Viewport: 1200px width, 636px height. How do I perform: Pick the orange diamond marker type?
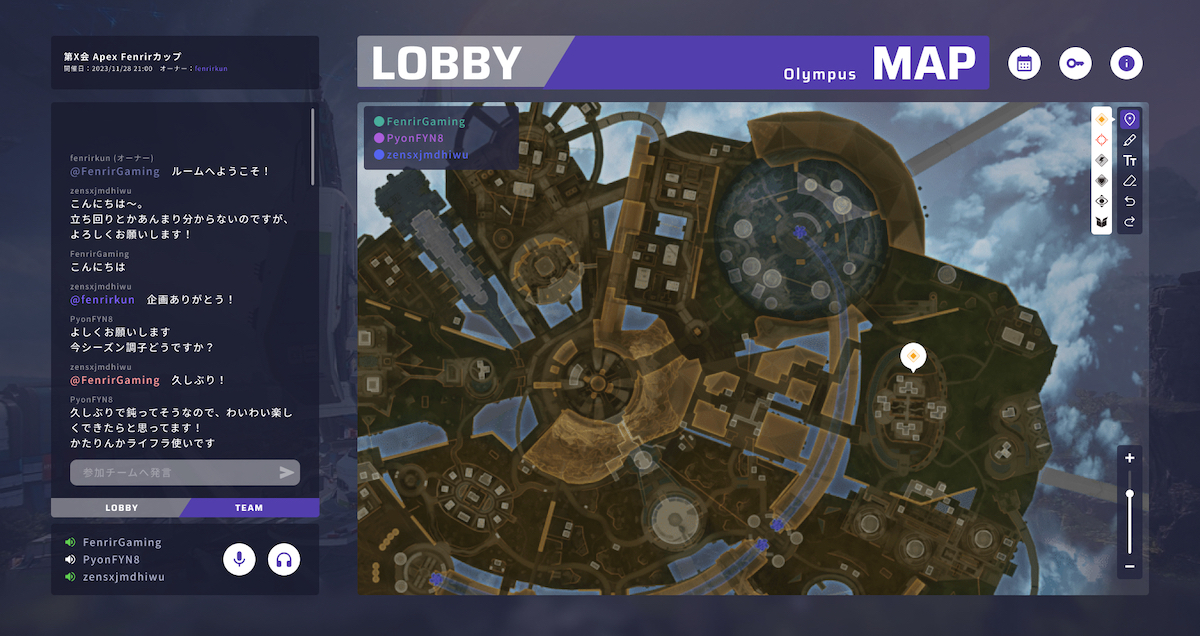click(x=1101, y=119)
